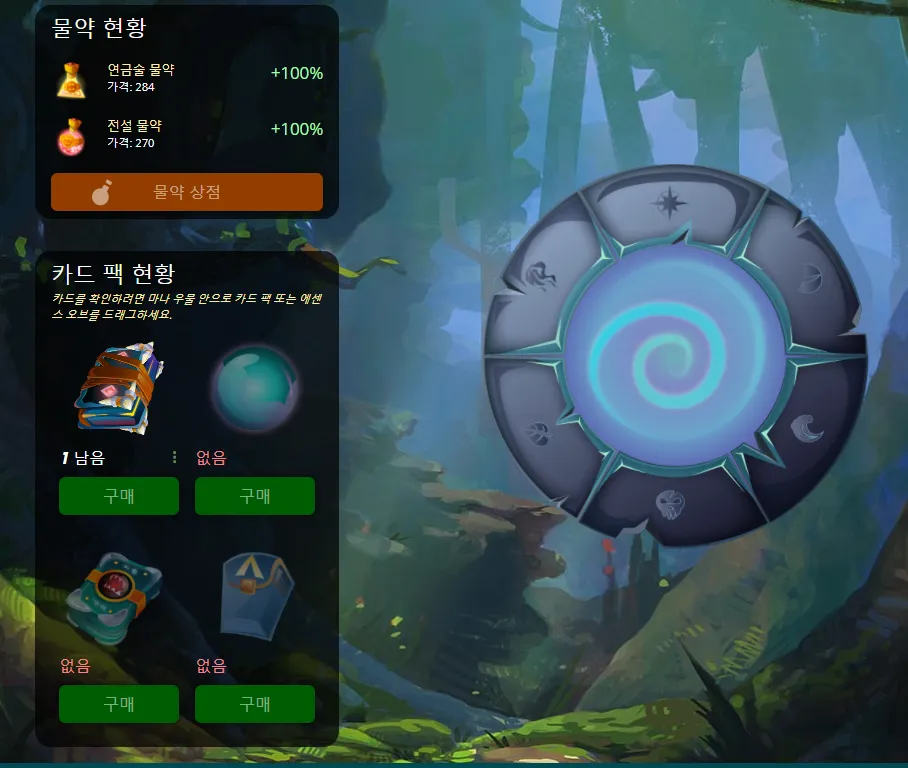Open the 물약 상점 potion shop
Viewport: 908px width, 768px height.
[x=187, y=192]
